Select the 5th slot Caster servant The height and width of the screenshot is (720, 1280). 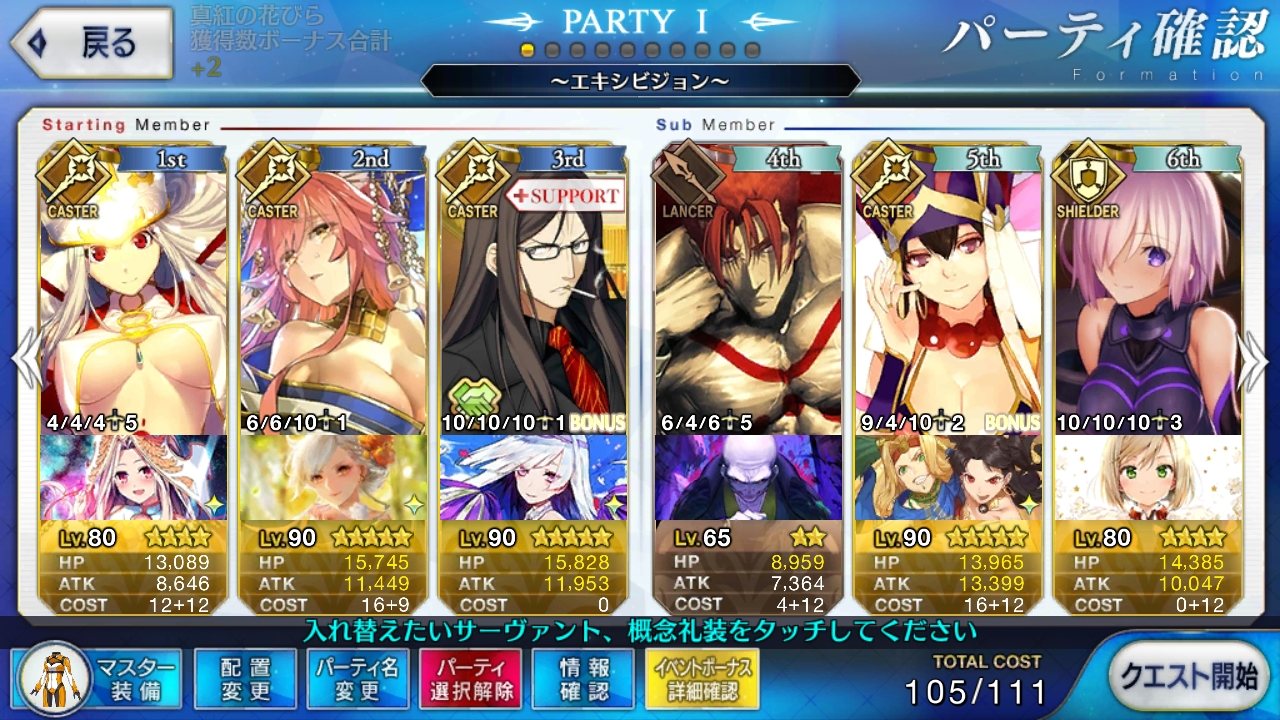pyautogui.click(x=948, y=290)
